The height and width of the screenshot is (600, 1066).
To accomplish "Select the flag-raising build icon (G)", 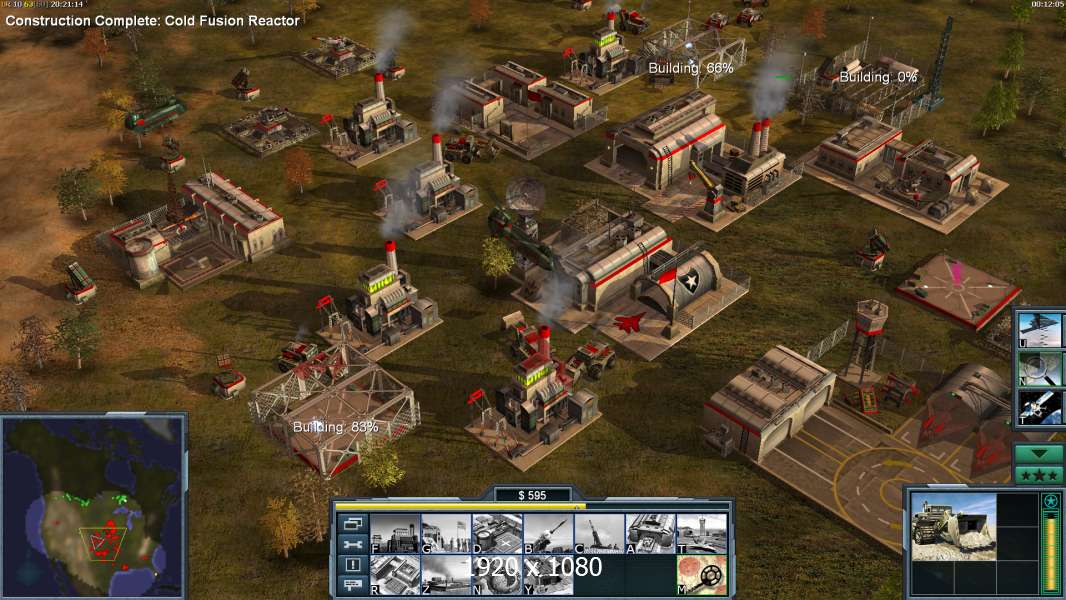I will pos(446,534).
